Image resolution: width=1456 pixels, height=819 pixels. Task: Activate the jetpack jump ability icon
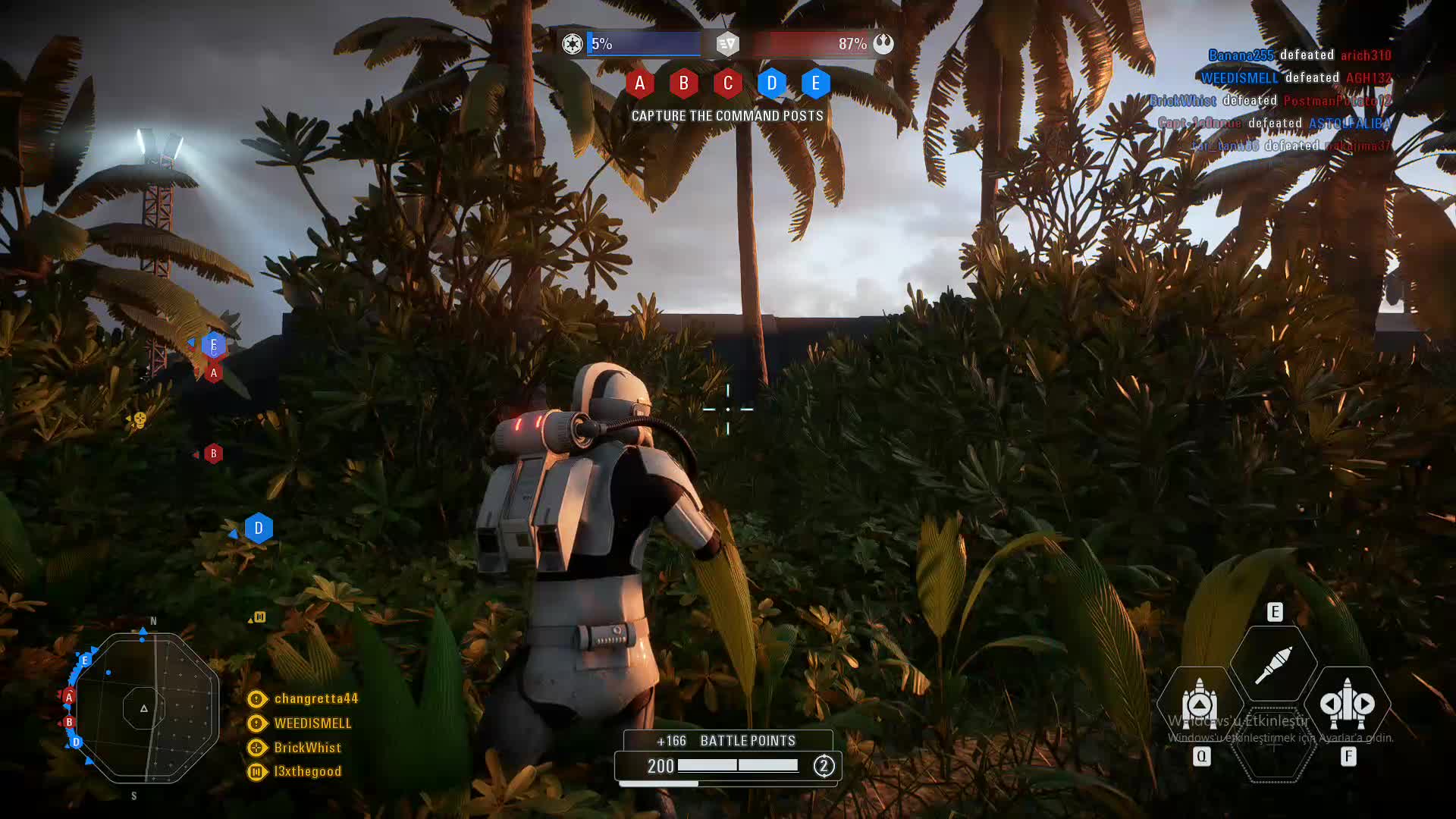1199,704
